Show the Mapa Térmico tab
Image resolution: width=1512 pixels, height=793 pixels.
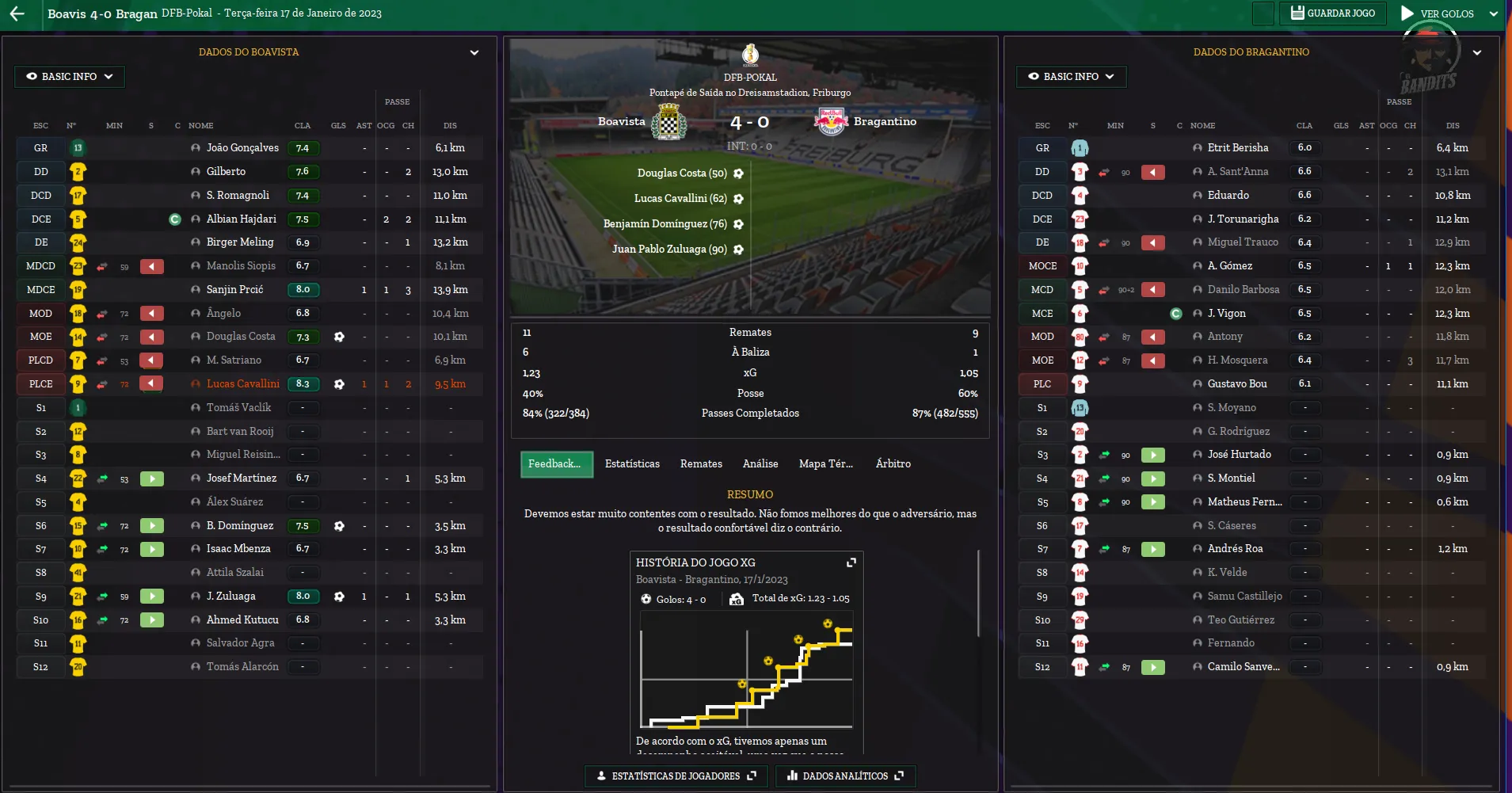point(825,464)
